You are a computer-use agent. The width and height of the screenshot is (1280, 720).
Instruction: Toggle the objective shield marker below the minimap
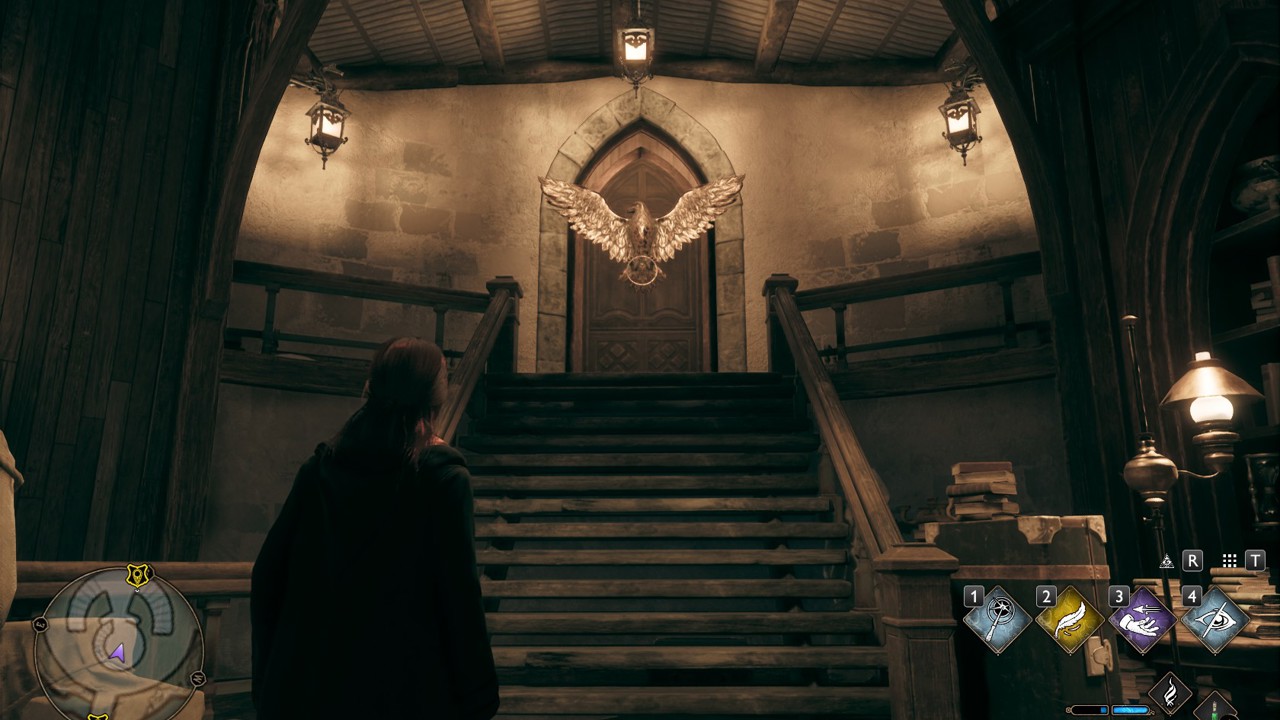[x=99, y=717]
